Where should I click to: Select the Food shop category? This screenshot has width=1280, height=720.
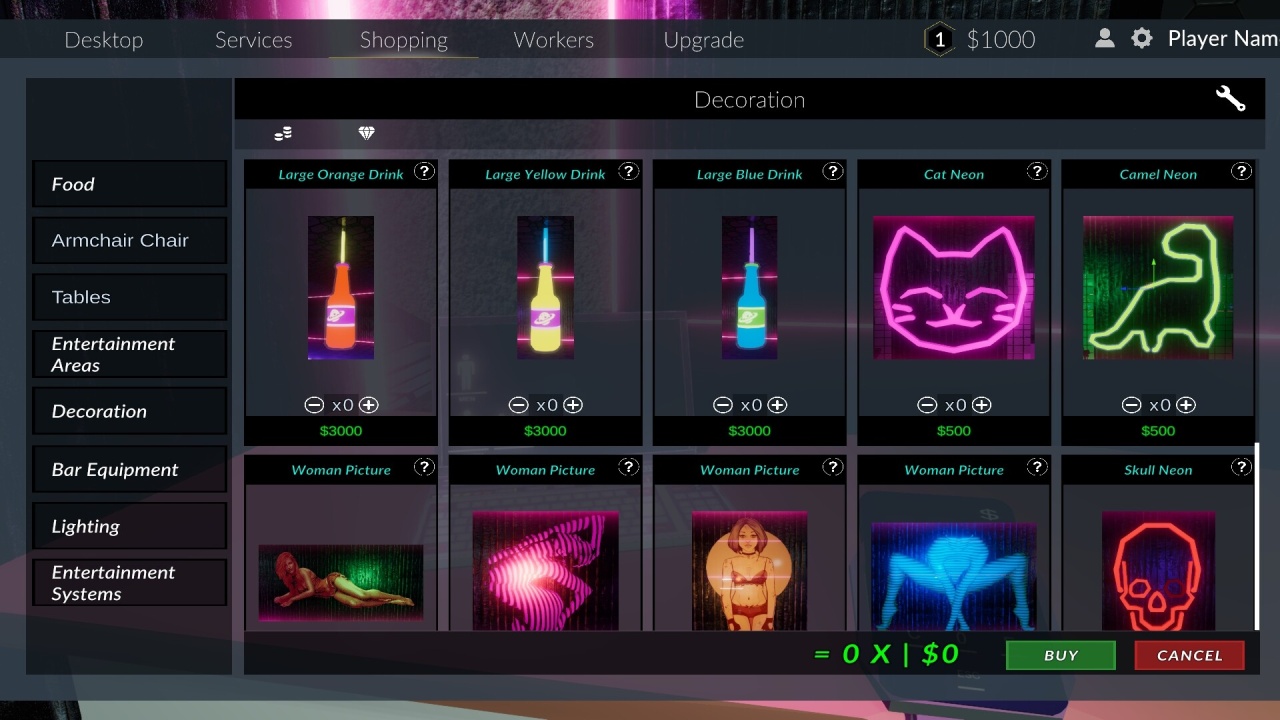tap(129, 184)
